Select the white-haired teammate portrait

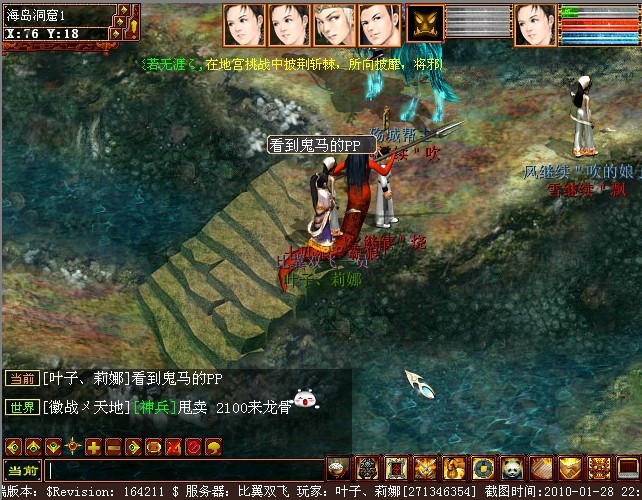[334, 24]
